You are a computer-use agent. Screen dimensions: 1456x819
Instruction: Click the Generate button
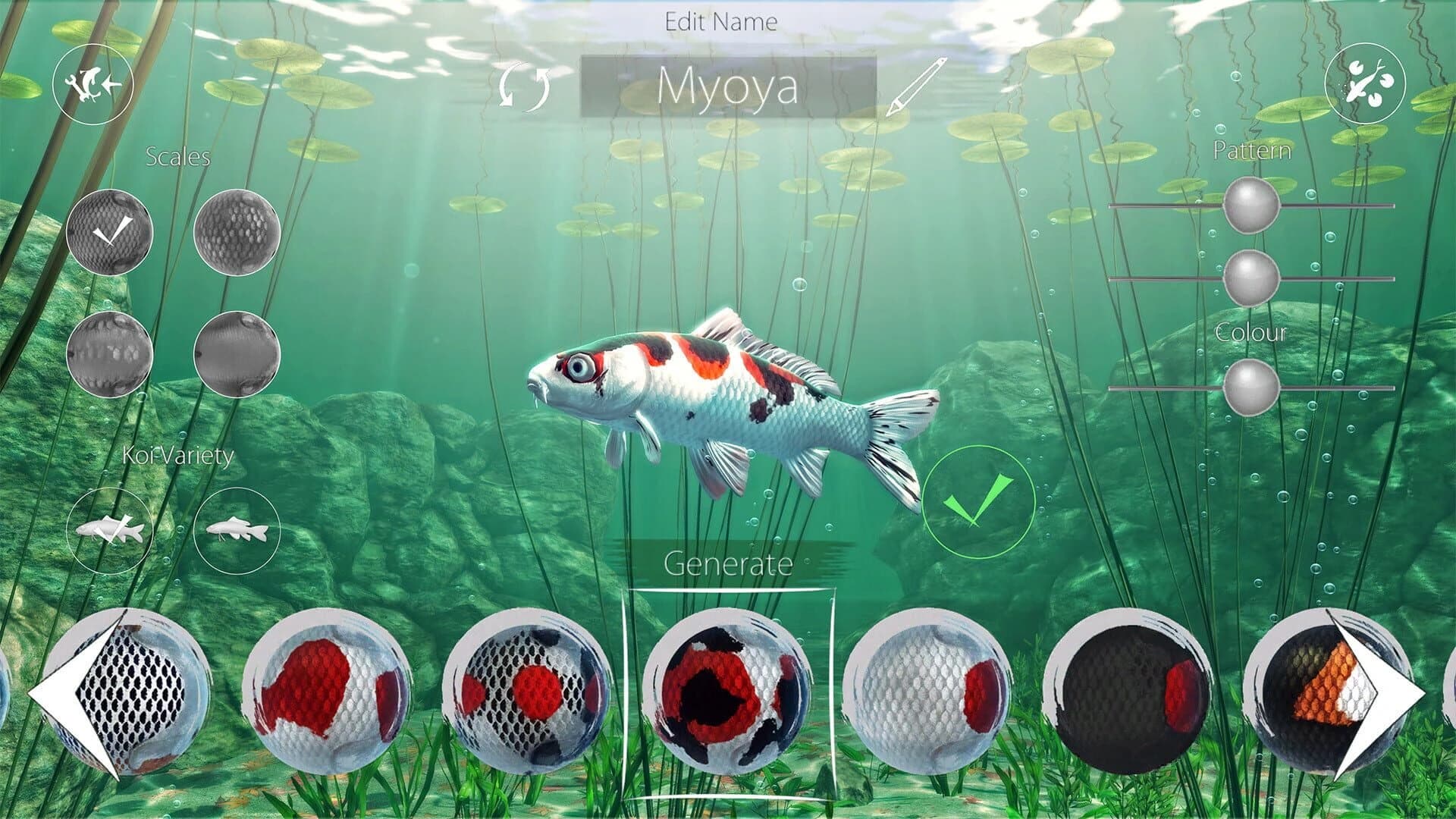(x=728, y=563)
